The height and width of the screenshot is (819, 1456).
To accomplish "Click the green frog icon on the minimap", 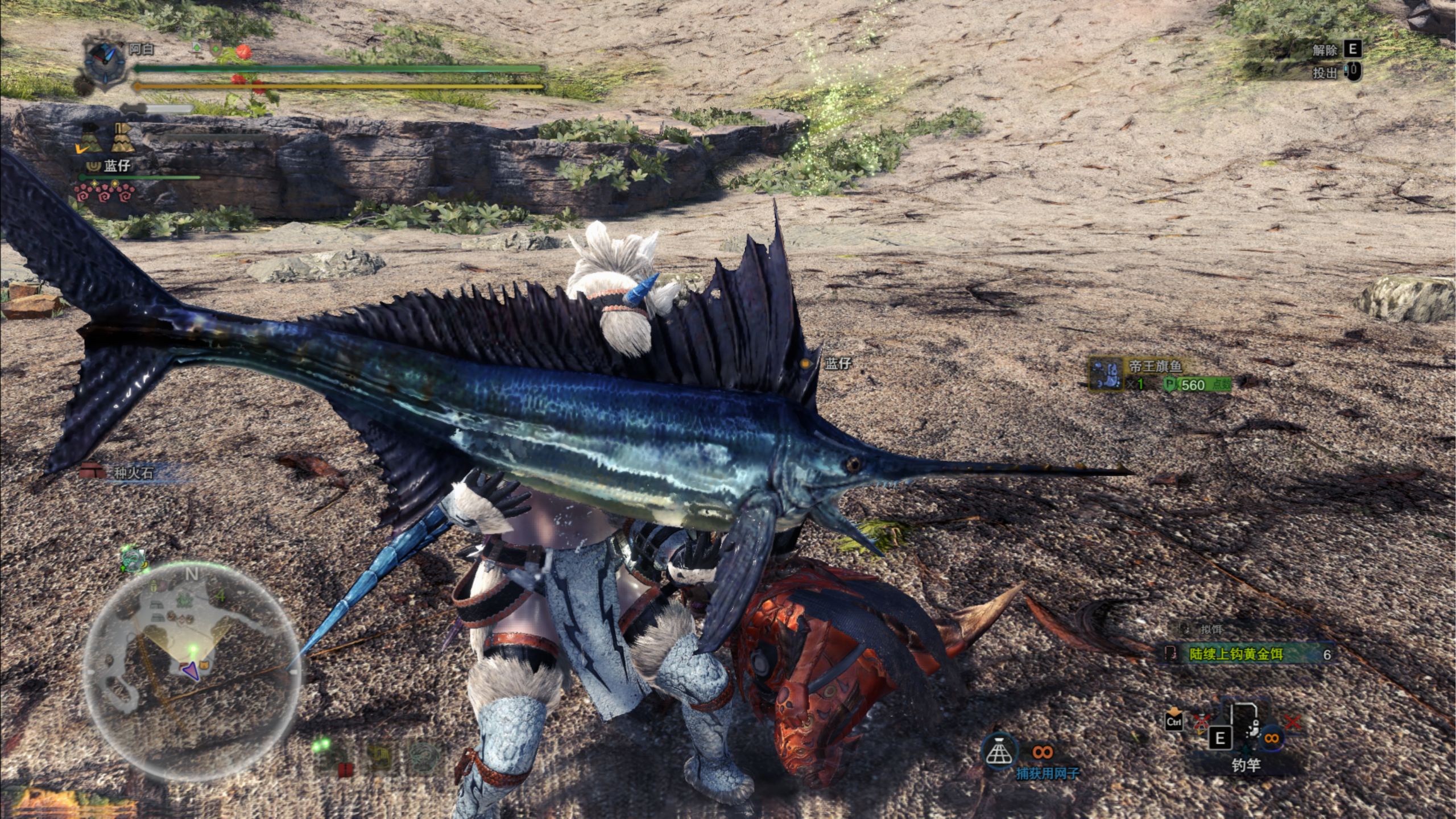I will (184, 599).
